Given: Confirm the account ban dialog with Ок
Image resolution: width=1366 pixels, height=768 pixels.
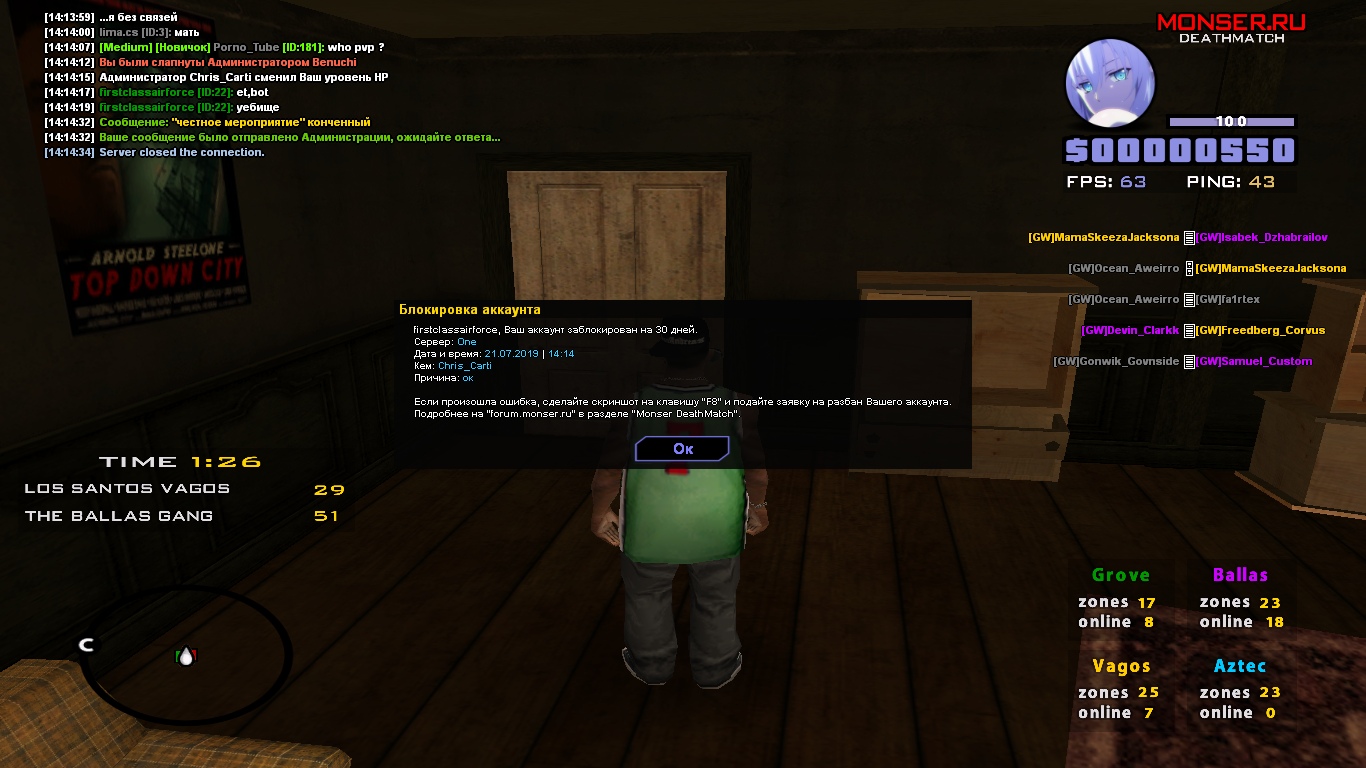Looking at the screenshot, I should pyautogui.click(x=682, y=449).
